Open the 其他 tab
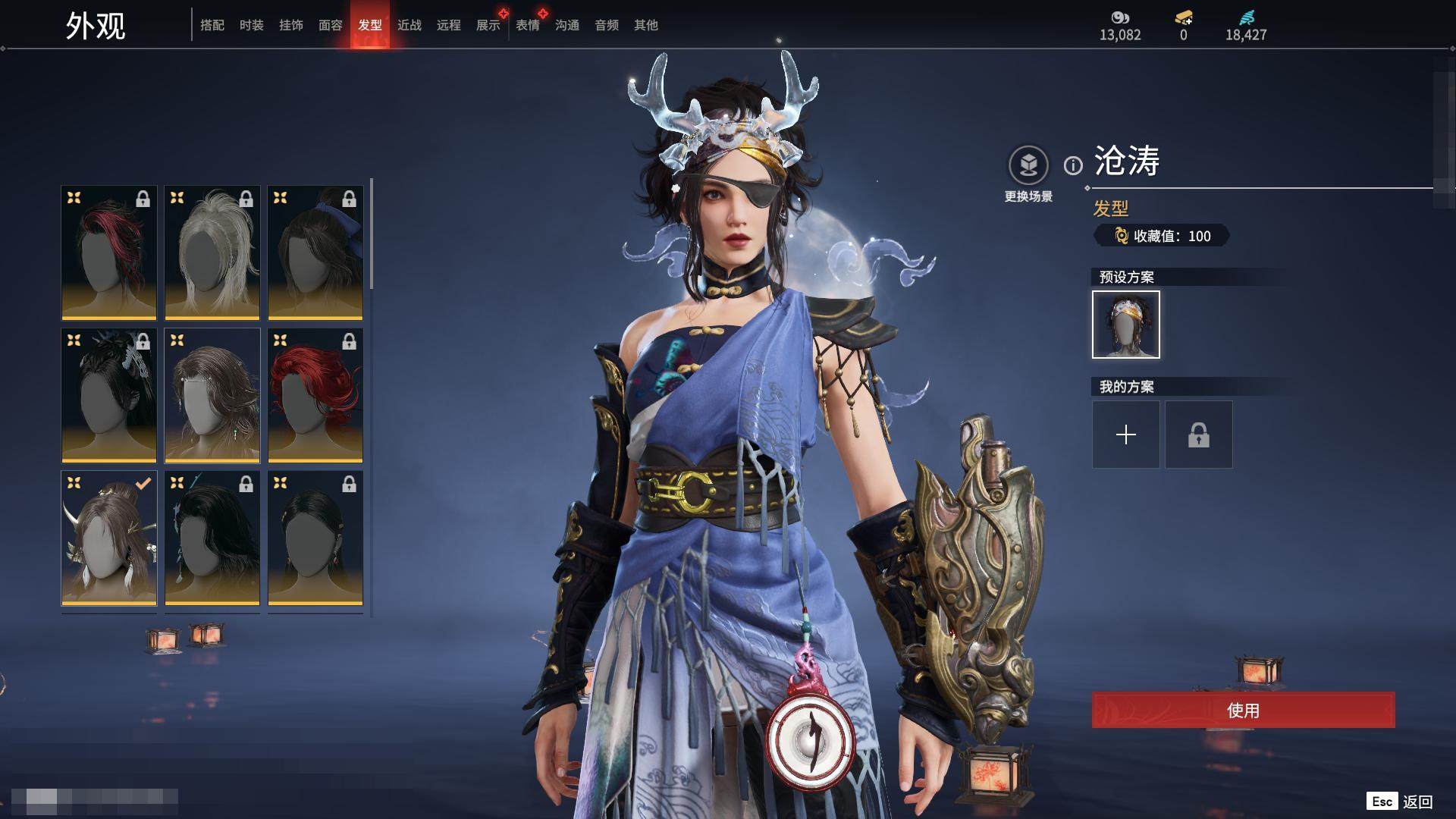1456x819 pixels. pyautogui.click(x=646, y=25)
